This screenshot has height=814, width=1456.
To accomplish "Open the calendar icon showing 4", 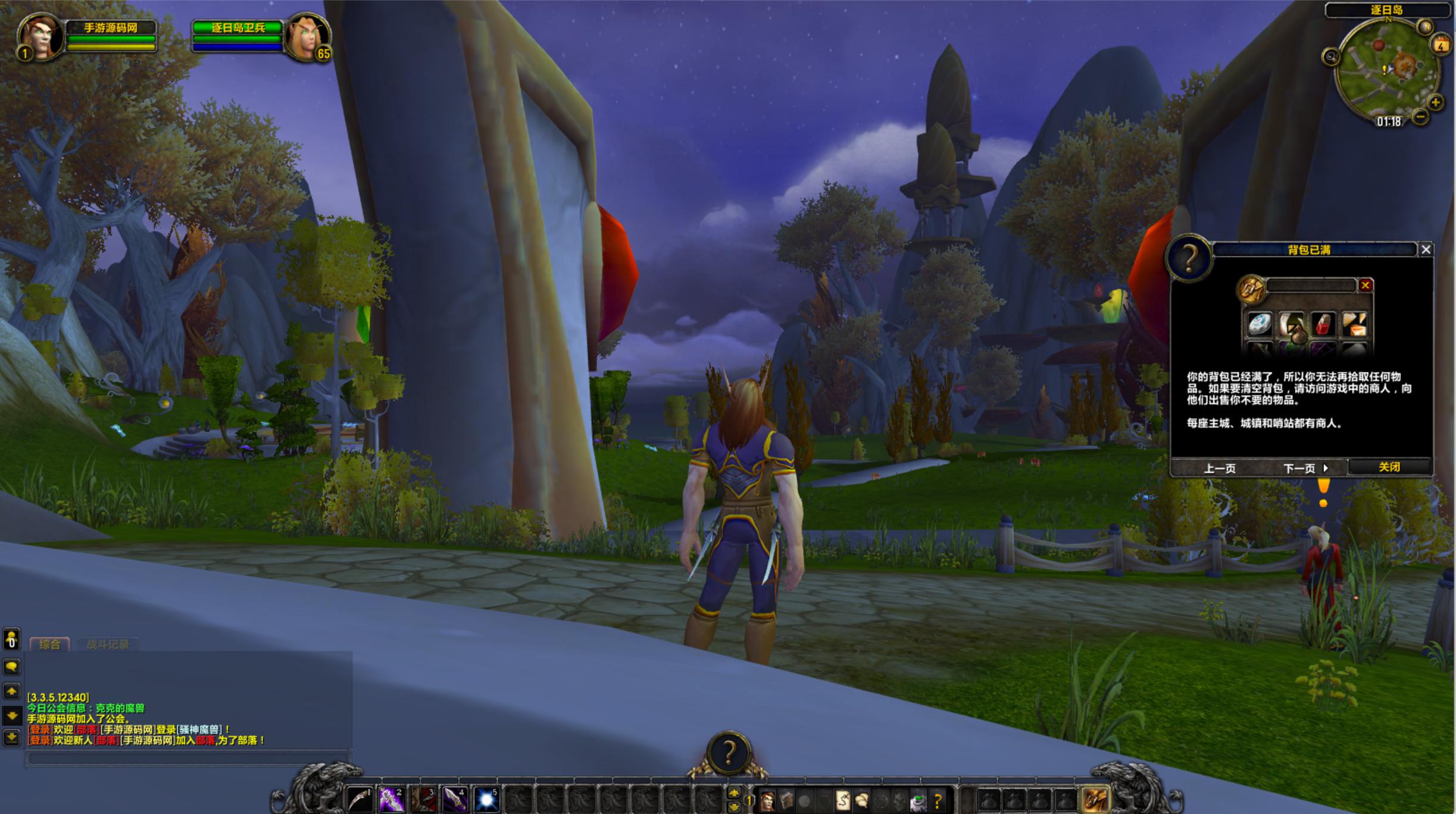I will [1441, 45].
